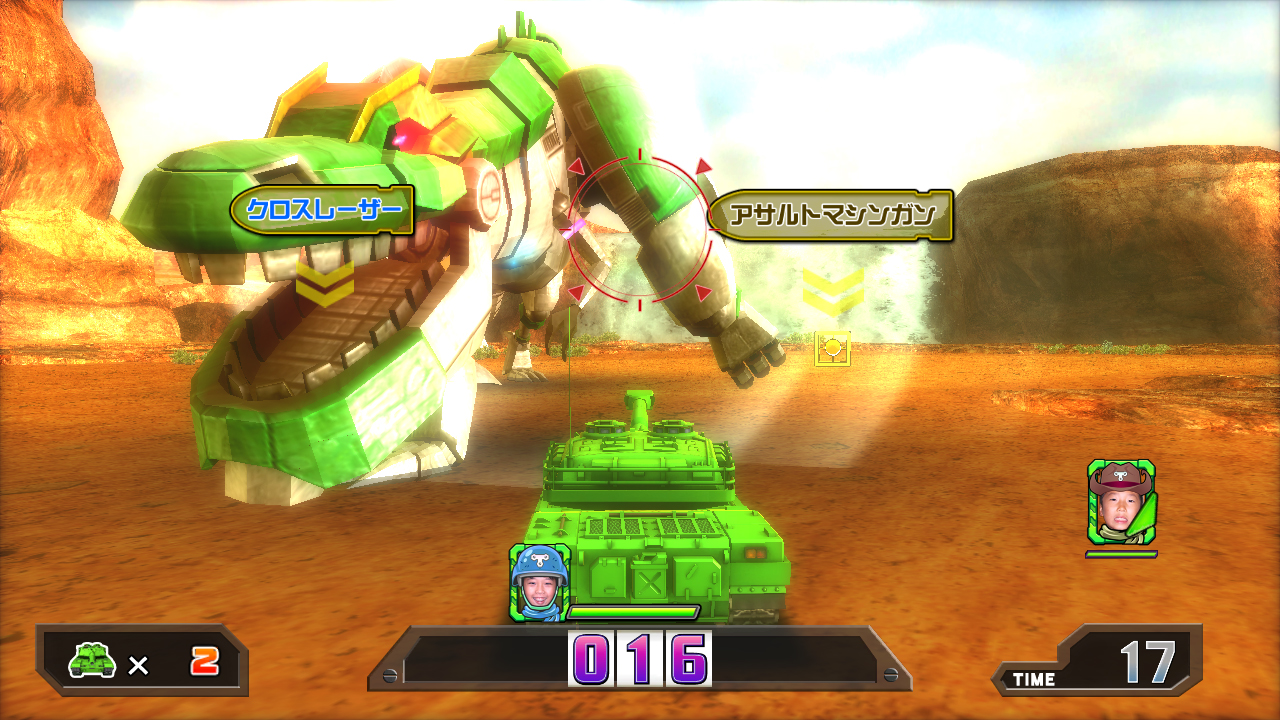Image resolution: width=1280 pixels, height=720 pixels.
Task: Click the green tank lives icon
Action: 93,659
